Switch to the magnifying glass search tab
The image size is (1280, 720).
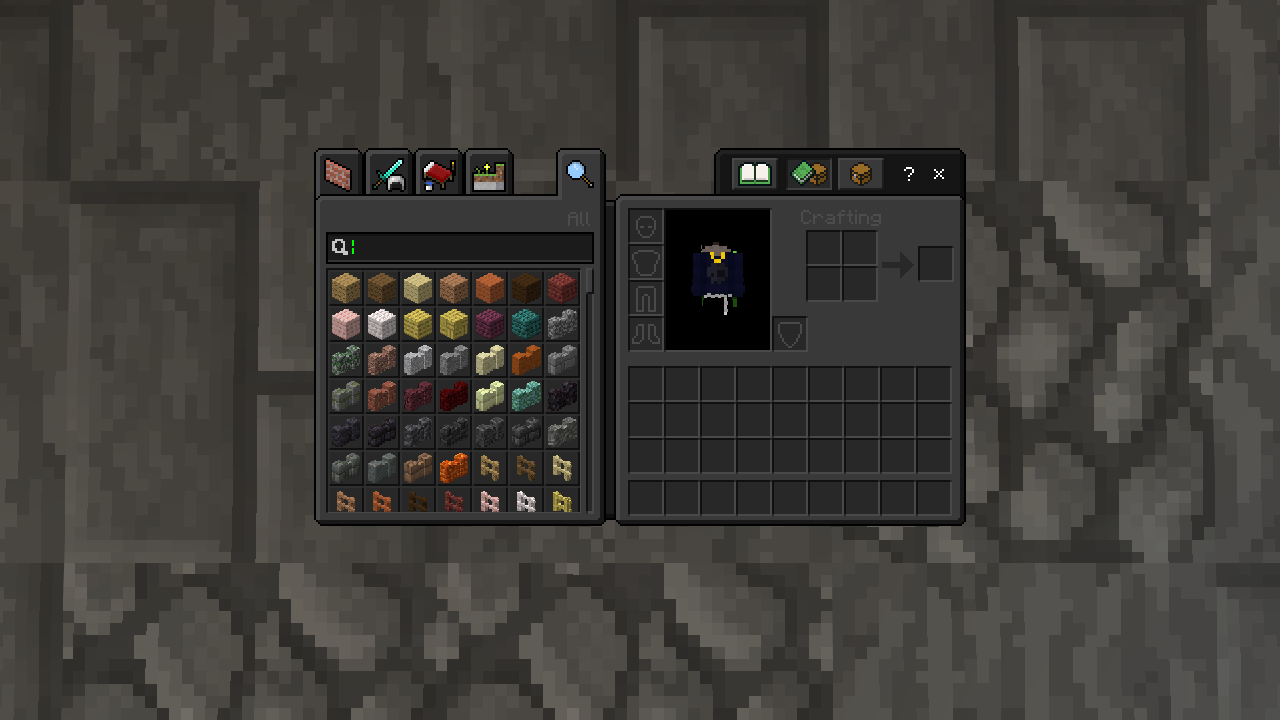pos(580,174)
